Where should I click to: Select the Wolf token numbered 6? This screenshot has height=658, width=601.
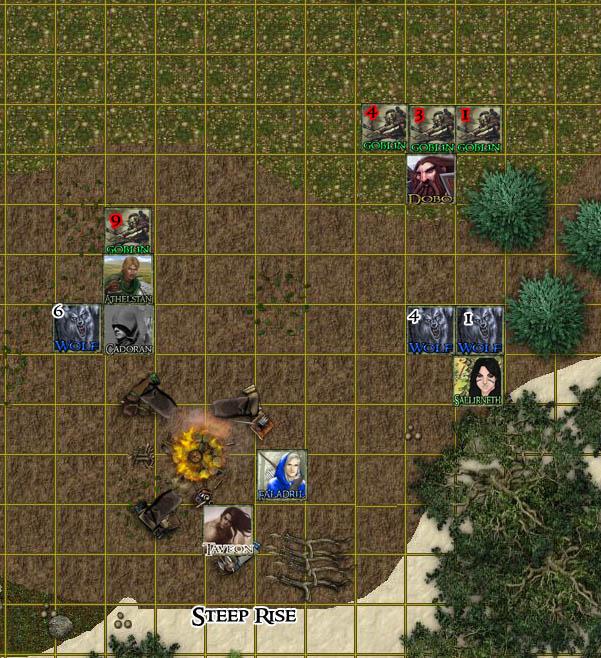click(x=77, y=329)
